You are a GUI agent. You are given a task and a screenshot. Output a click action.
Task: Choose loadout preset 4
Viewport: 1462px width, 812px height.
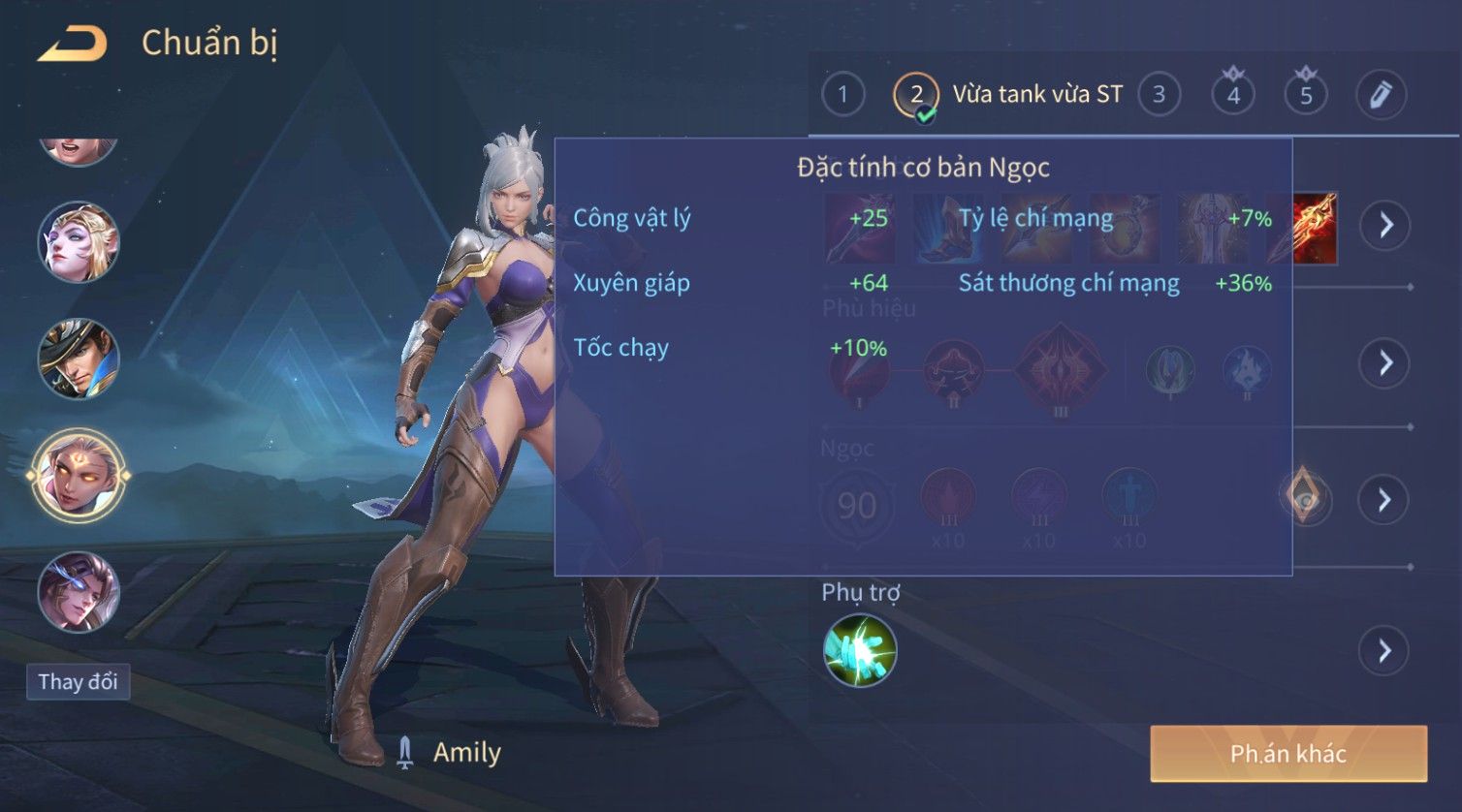click(1233, 95)
